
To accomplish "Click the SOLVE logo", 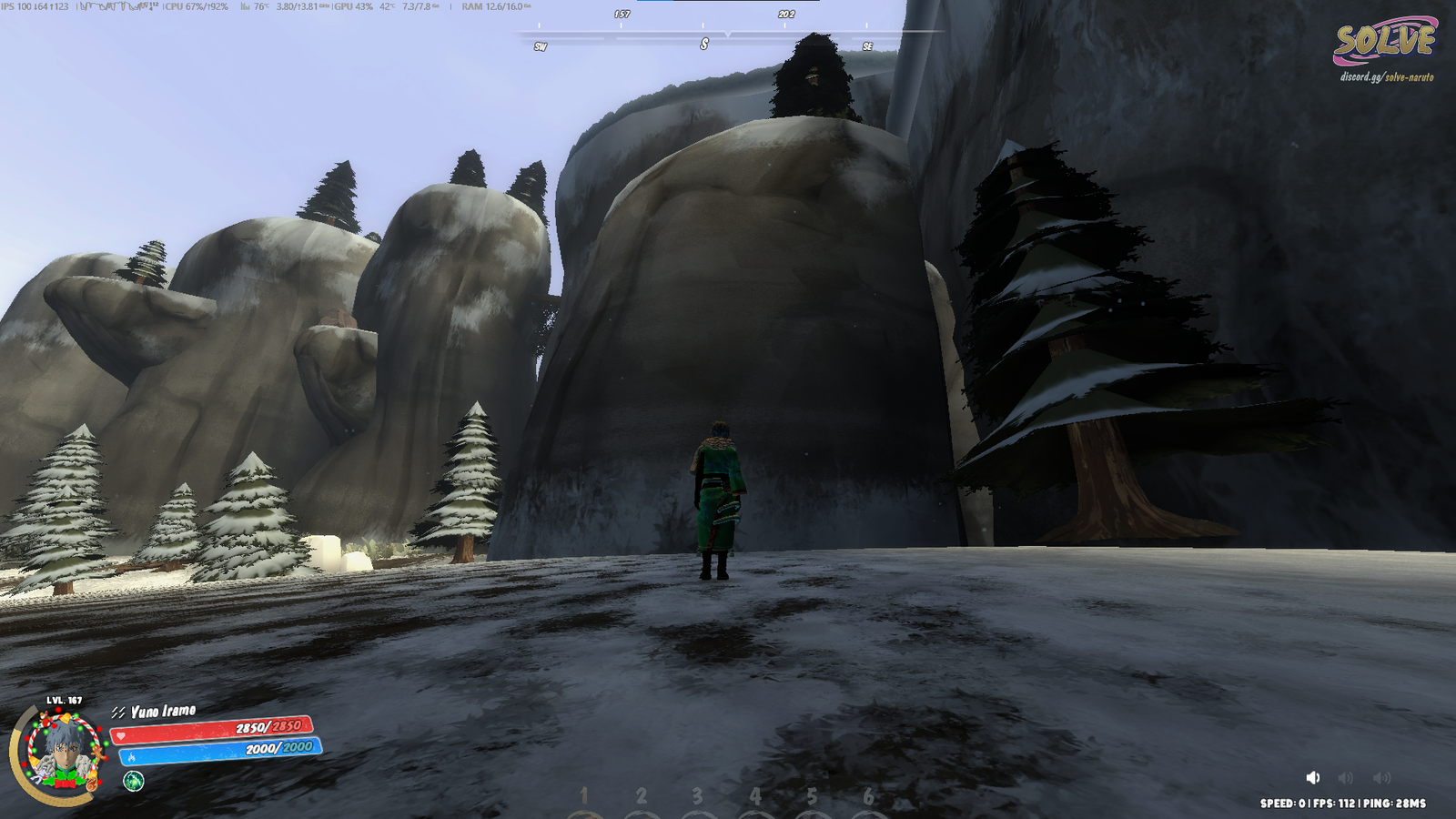I will [1383, 41].
